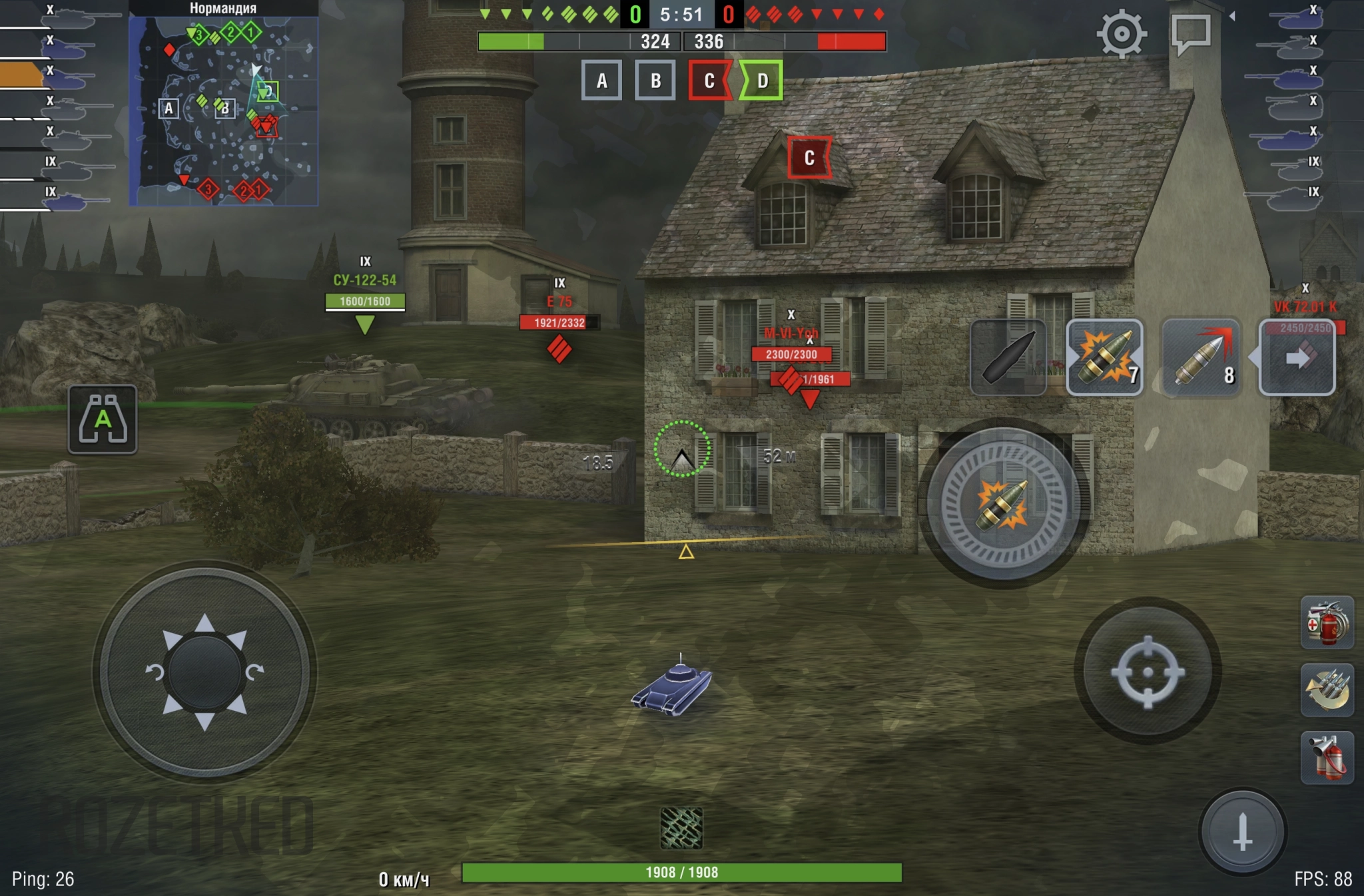This screenshot has height=896, width=1364.
Task: Tap the Normandy minimap
Action: 223,111
